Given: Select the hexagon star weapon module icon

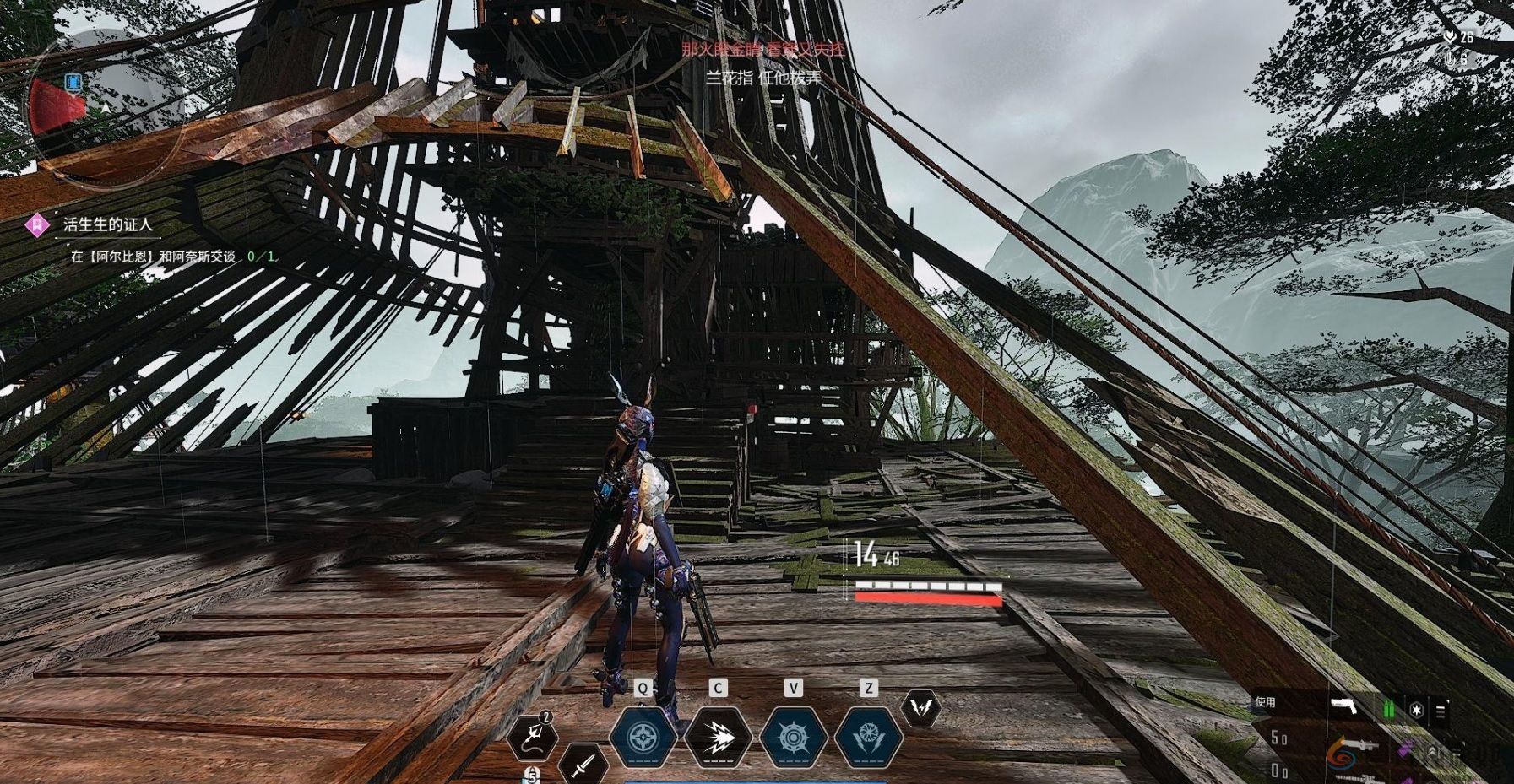Looking at the screenshot, I should (1416, 710).
